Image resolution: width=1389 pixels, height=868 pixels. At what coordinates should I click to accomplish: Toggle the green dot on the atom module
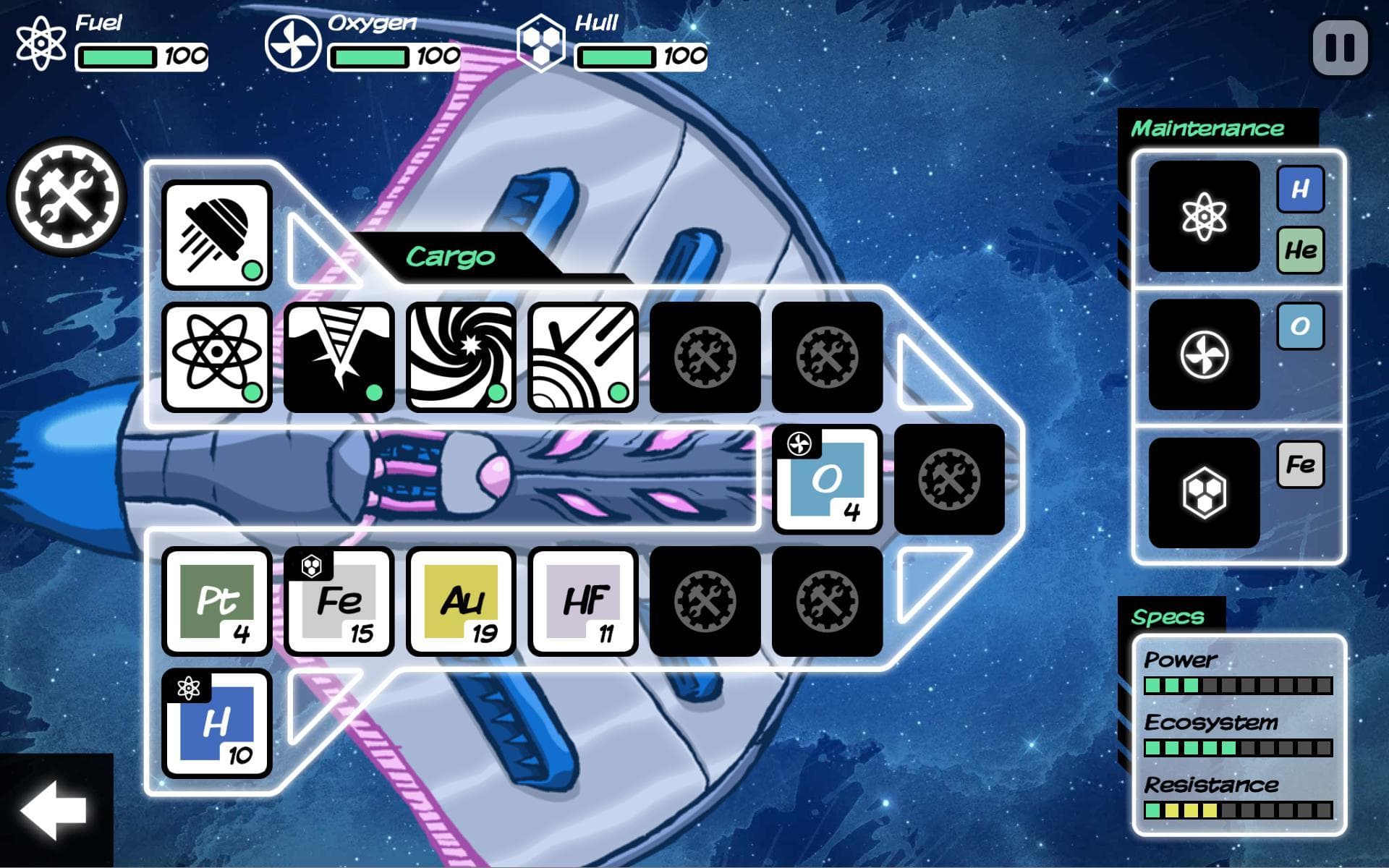(251, 393)
